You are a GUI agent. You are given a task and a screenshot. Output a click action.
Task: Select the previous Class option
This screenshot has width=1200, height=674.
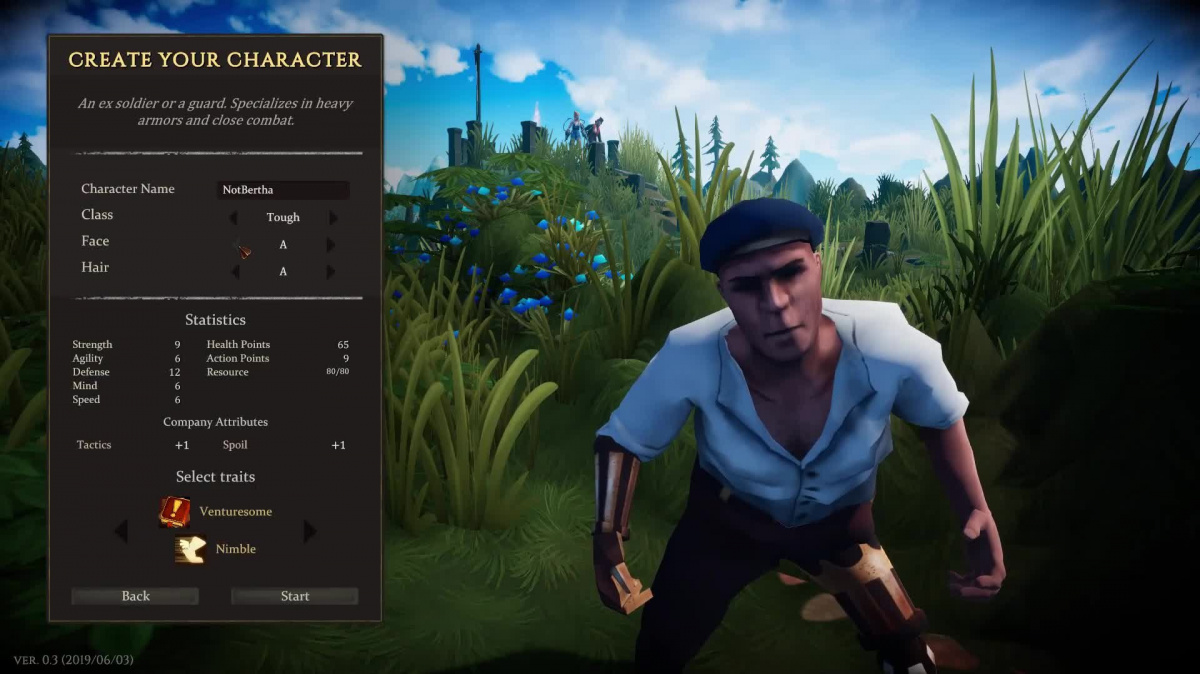[235, 217]
